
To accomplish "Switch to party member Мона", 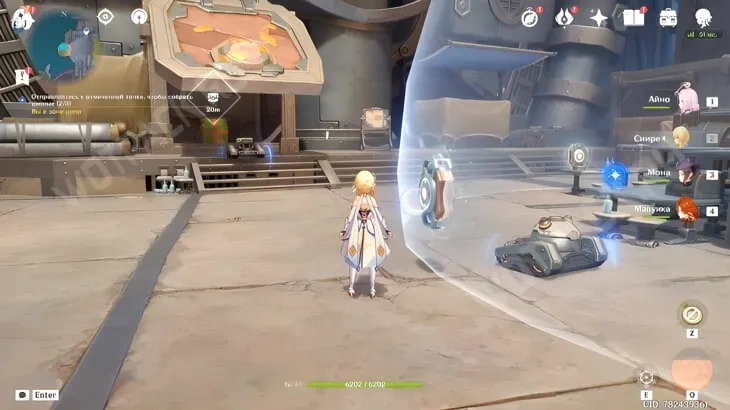I will point(685,174).
